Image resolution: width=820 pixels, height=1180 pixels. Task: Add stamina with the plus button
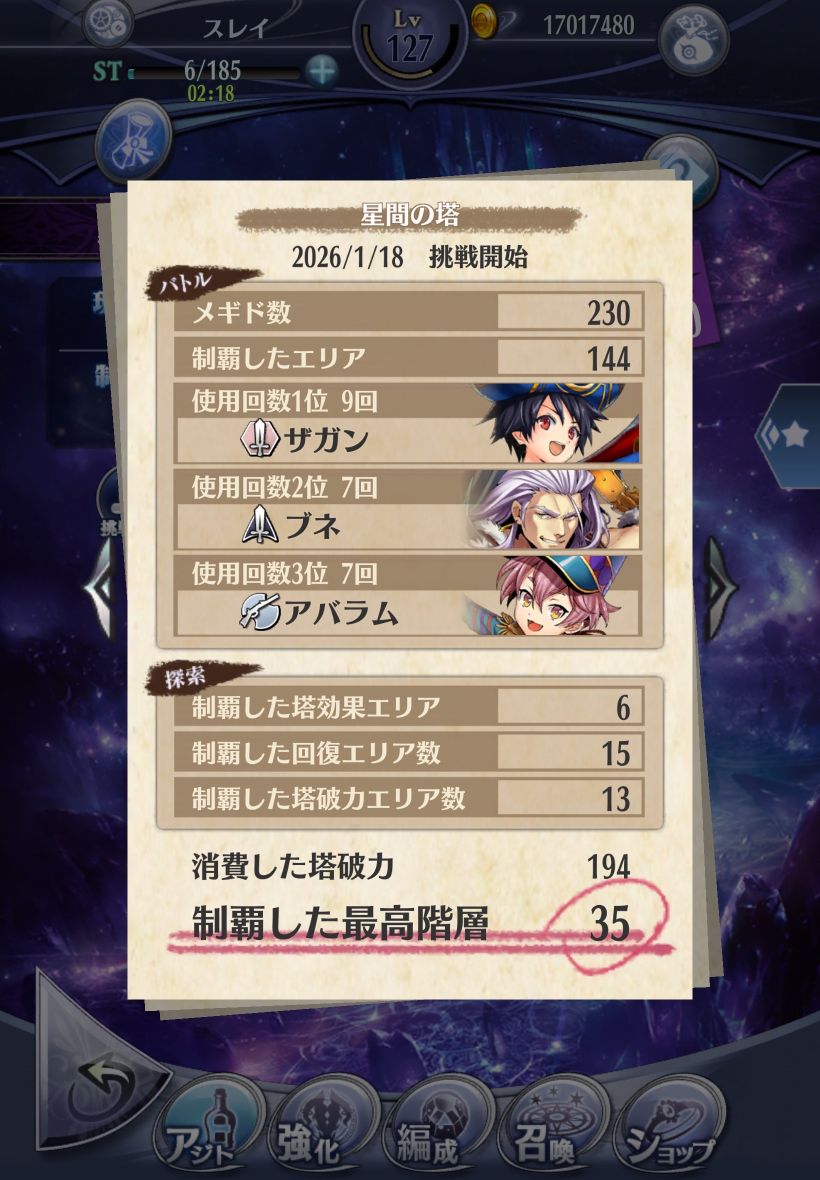(321, 71)
